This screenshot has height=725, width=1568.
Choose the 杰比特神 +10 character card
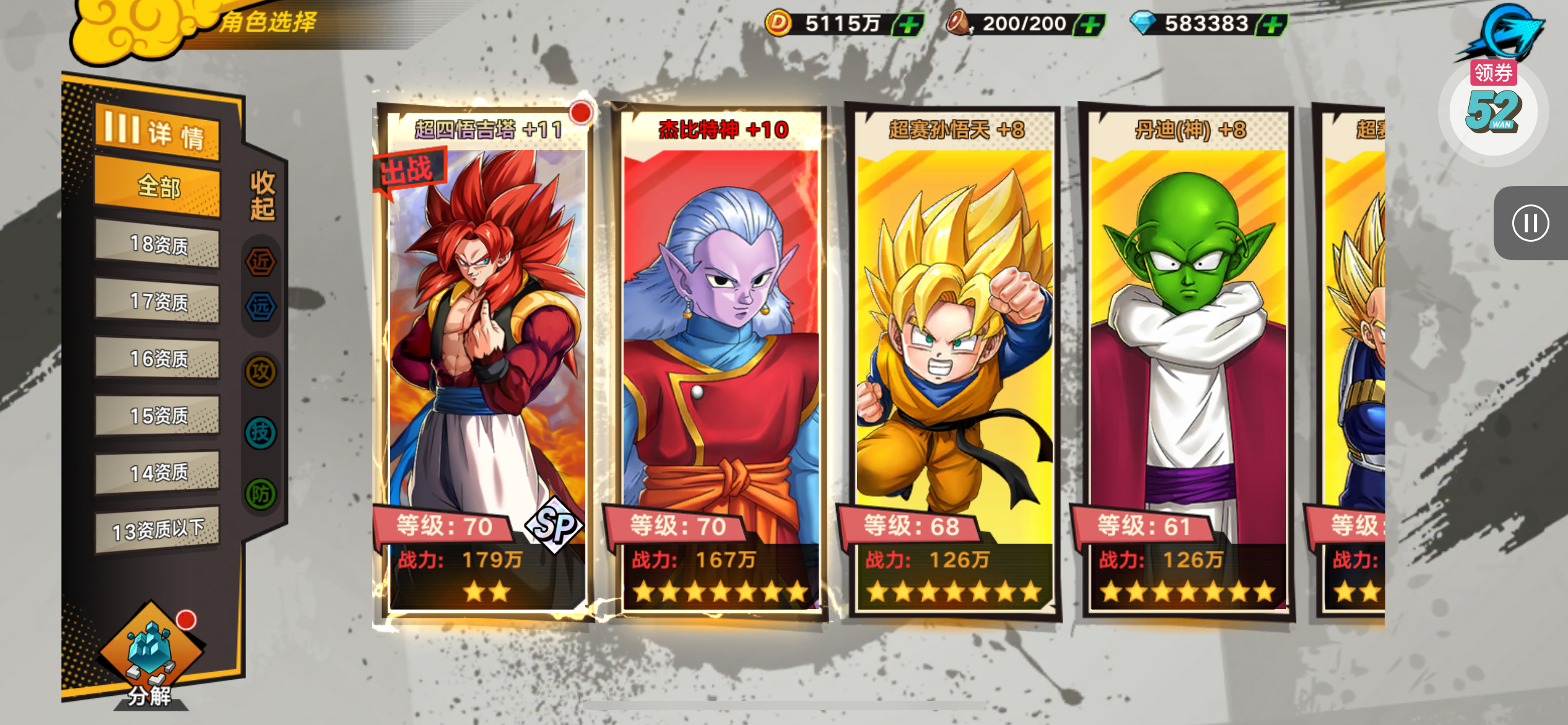point(721,359)
